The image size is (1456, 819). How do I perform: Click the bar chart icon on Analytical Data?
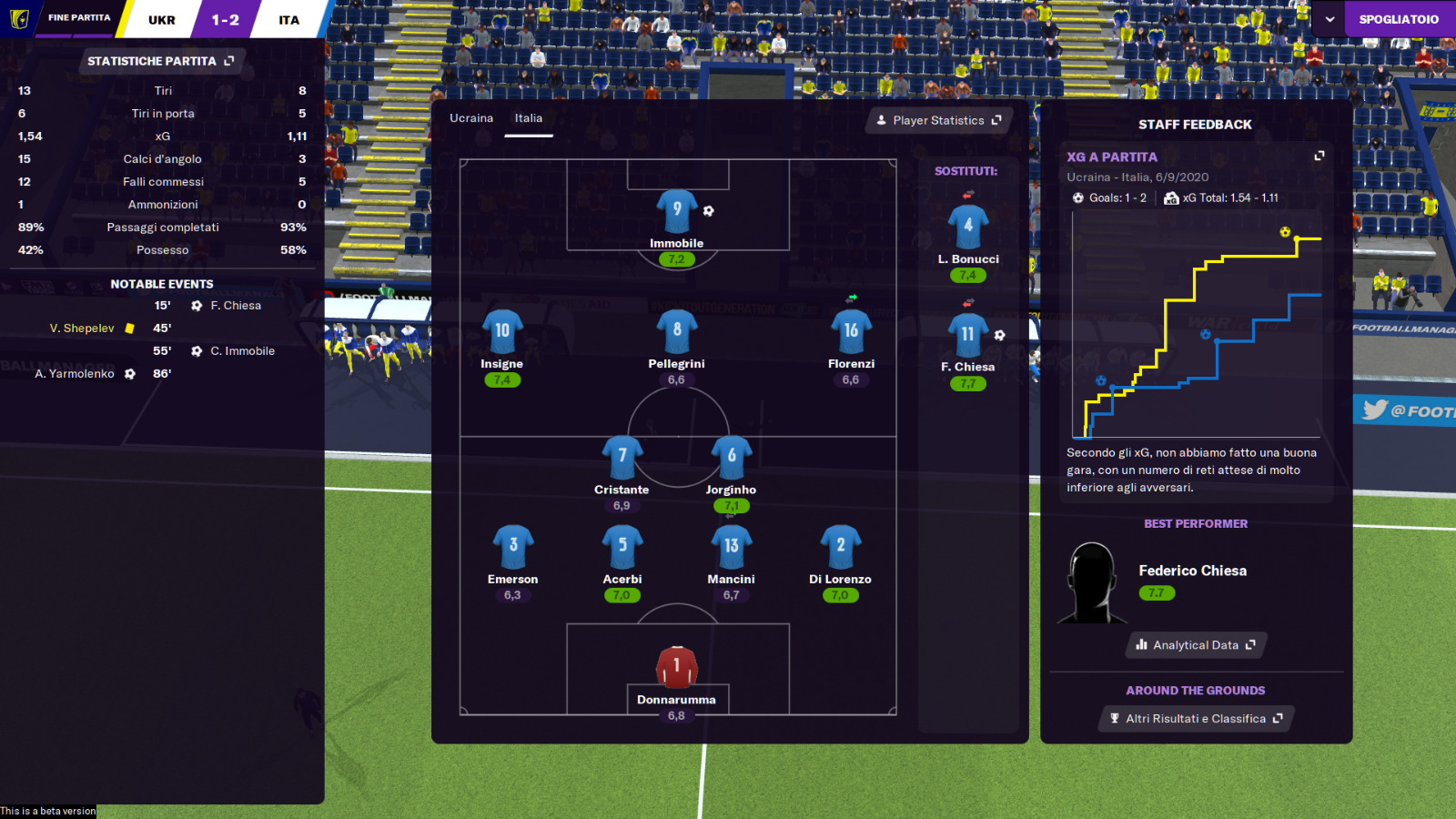pyautogui.click(x=1141, y=645)
